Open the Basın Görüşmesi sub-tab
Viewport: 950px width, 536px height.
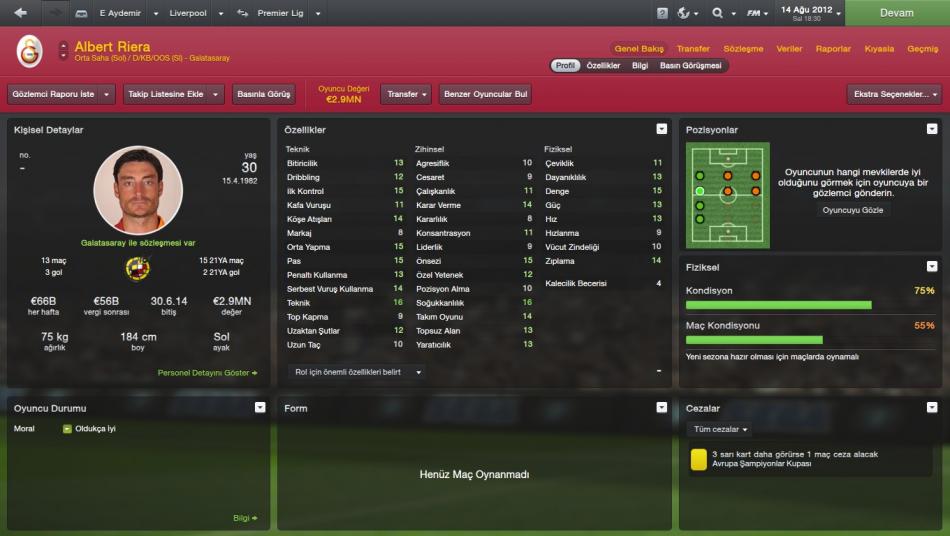[690, 66]
